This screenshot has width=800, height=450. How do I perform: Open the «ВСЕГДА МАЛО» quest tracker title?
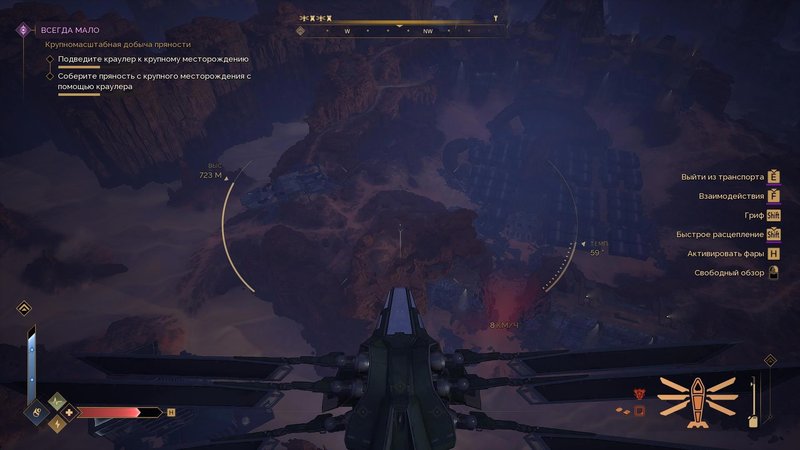72,30
